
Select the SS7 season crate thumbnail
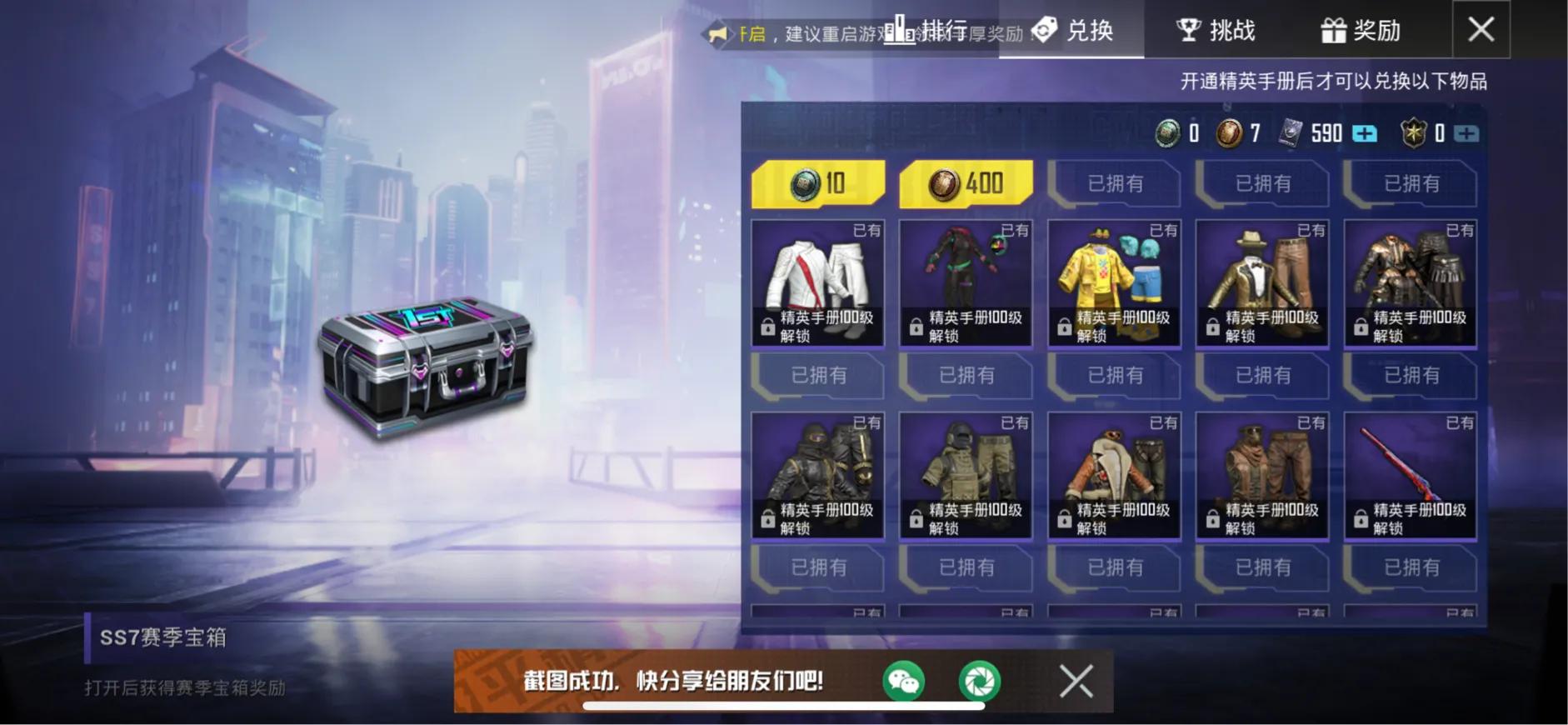[427, 375]
